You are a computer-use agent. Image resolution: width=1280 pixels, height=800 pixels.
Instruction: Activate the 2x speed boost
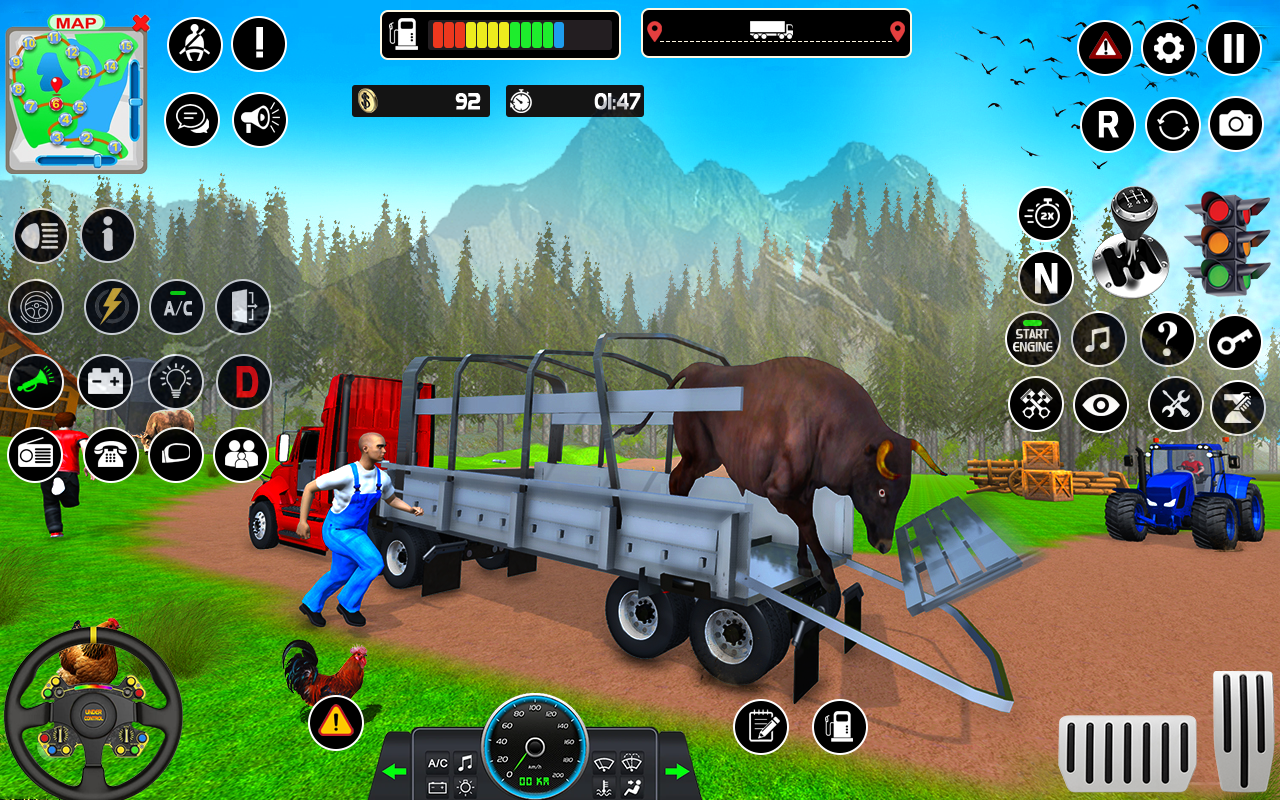click(1045, 214)
